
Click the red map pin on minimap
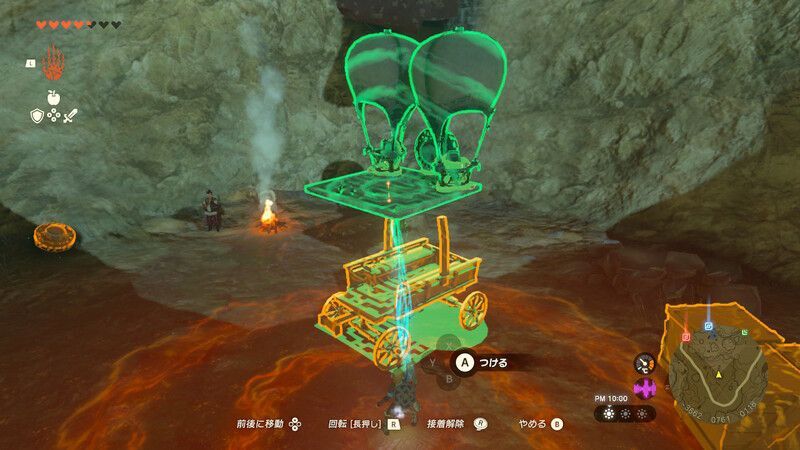click(687, 337)
